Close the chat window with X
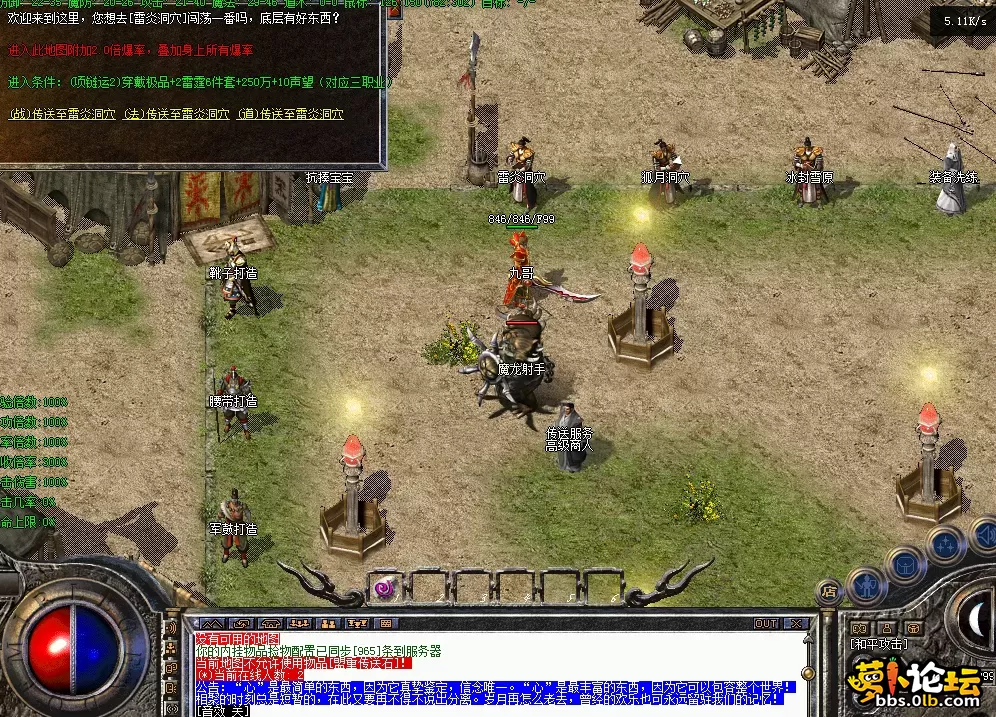 tap(797, 623)
